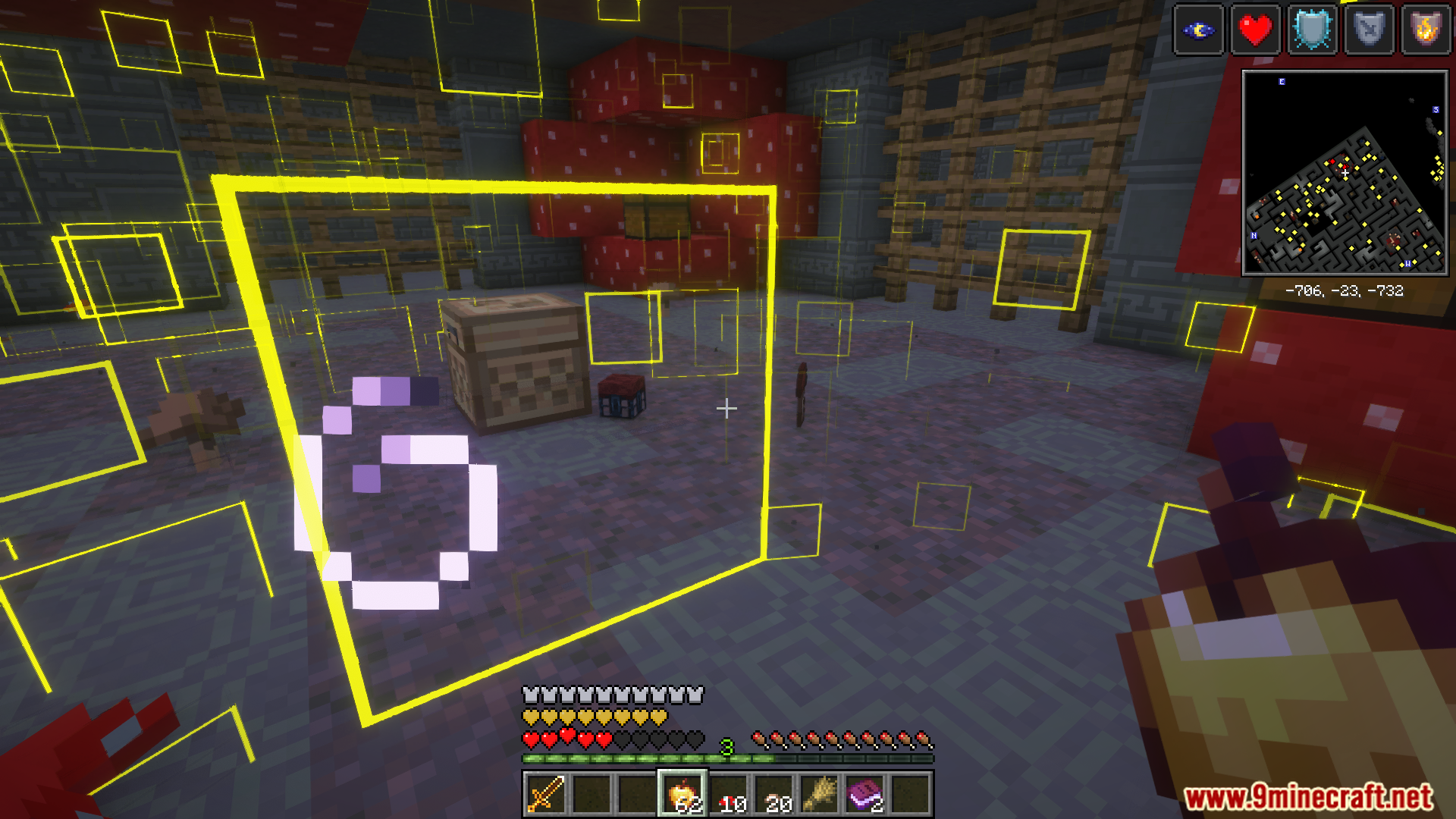The image size is (1456, 819).
Task: Click the red heart status effect icon
Action: 1256,30
